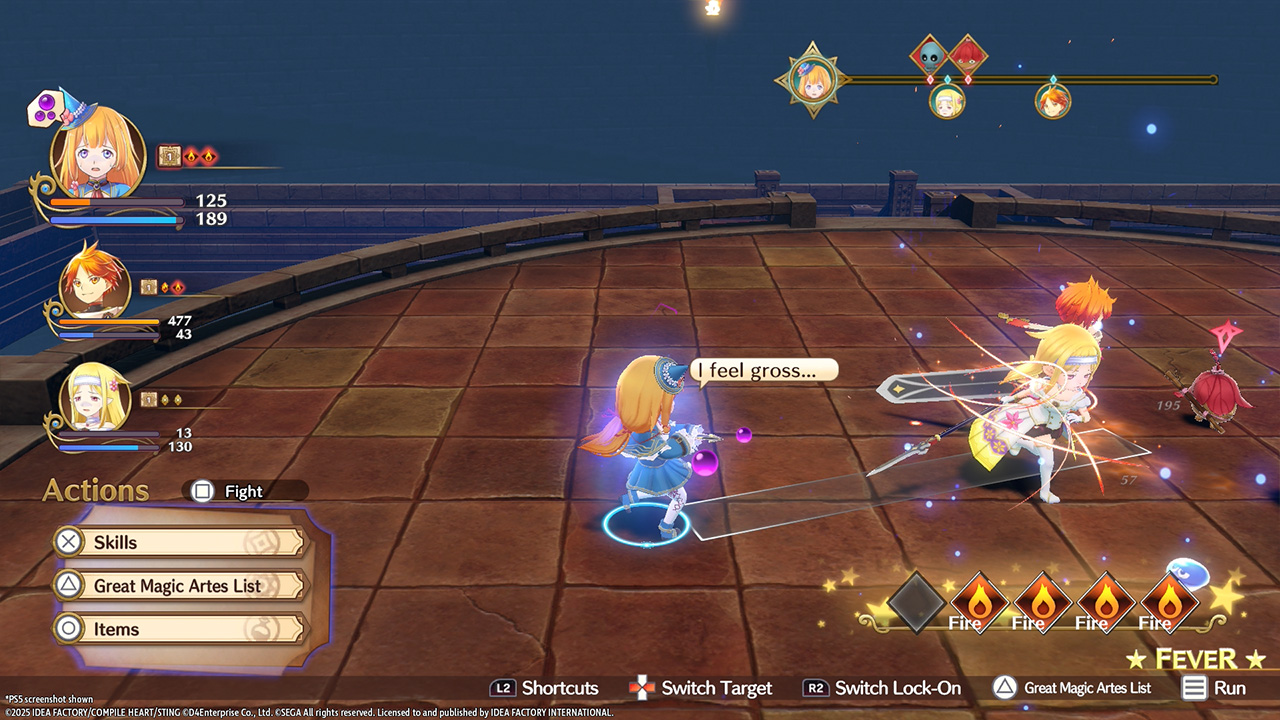Select the orange-haired witch party portrait
Image resolution: width=1280 pixels, height=720 pixels.
tap(98, 153)
